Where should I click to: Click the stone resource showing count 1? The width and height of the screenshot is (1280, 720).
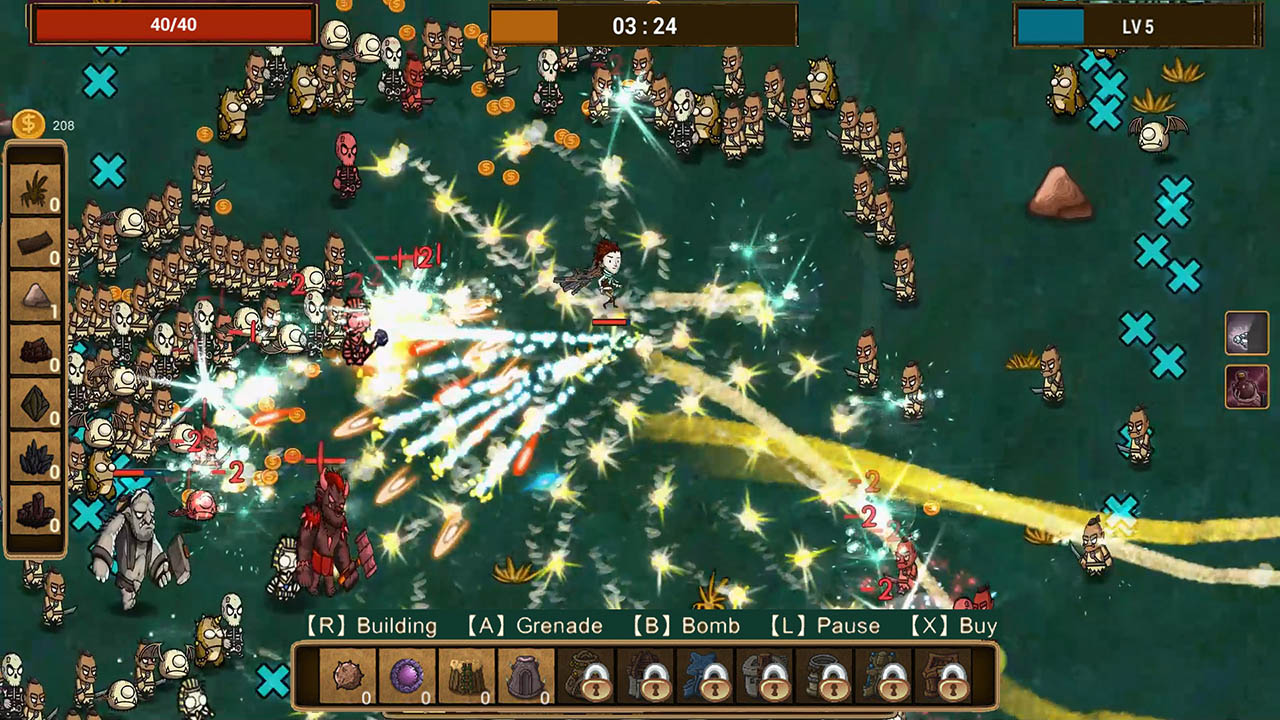tap(35, 295)
